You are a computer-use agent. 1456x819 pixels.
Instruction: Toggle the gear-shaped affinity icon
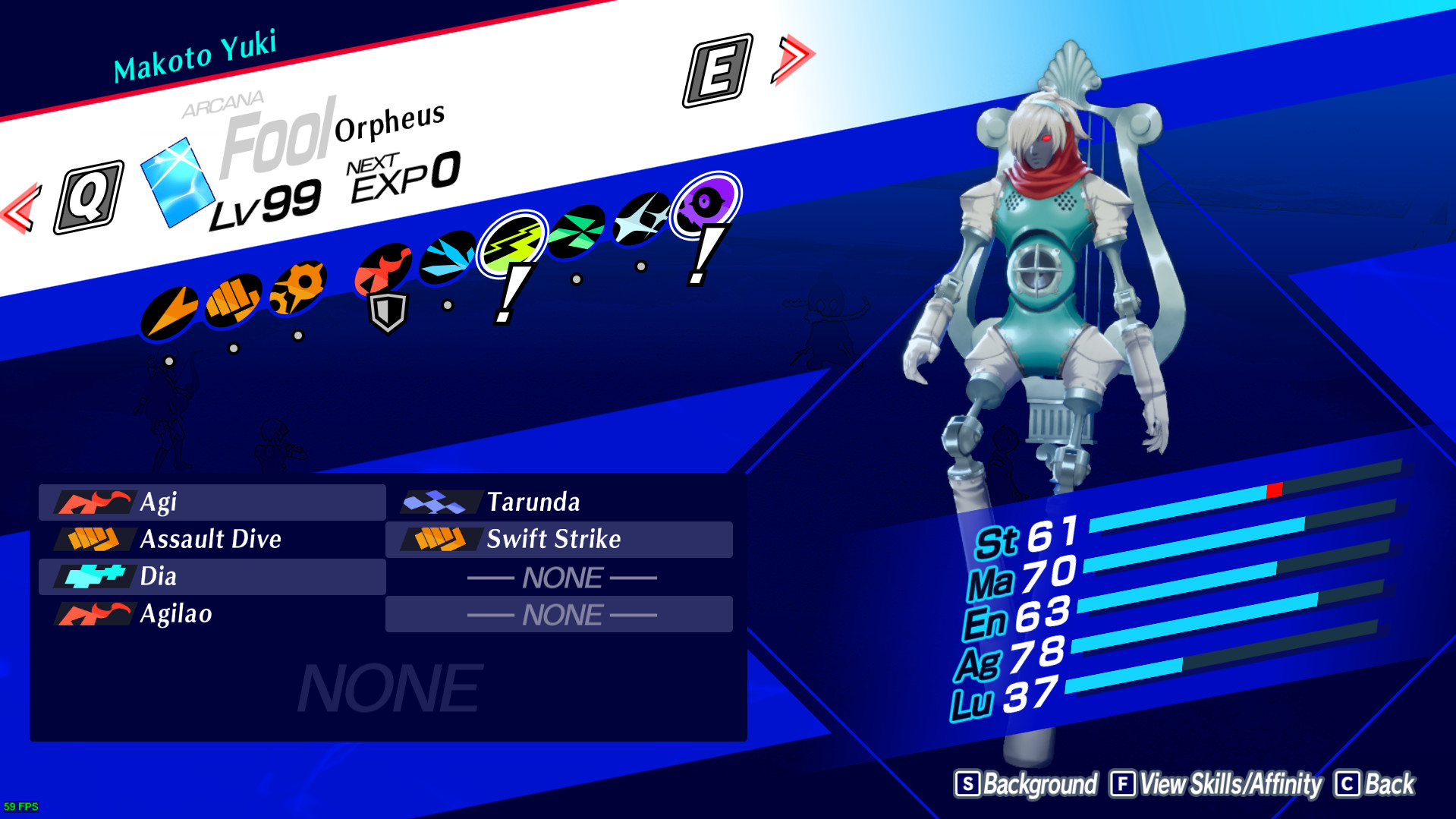pyautogui.click(x=296, y=287)
